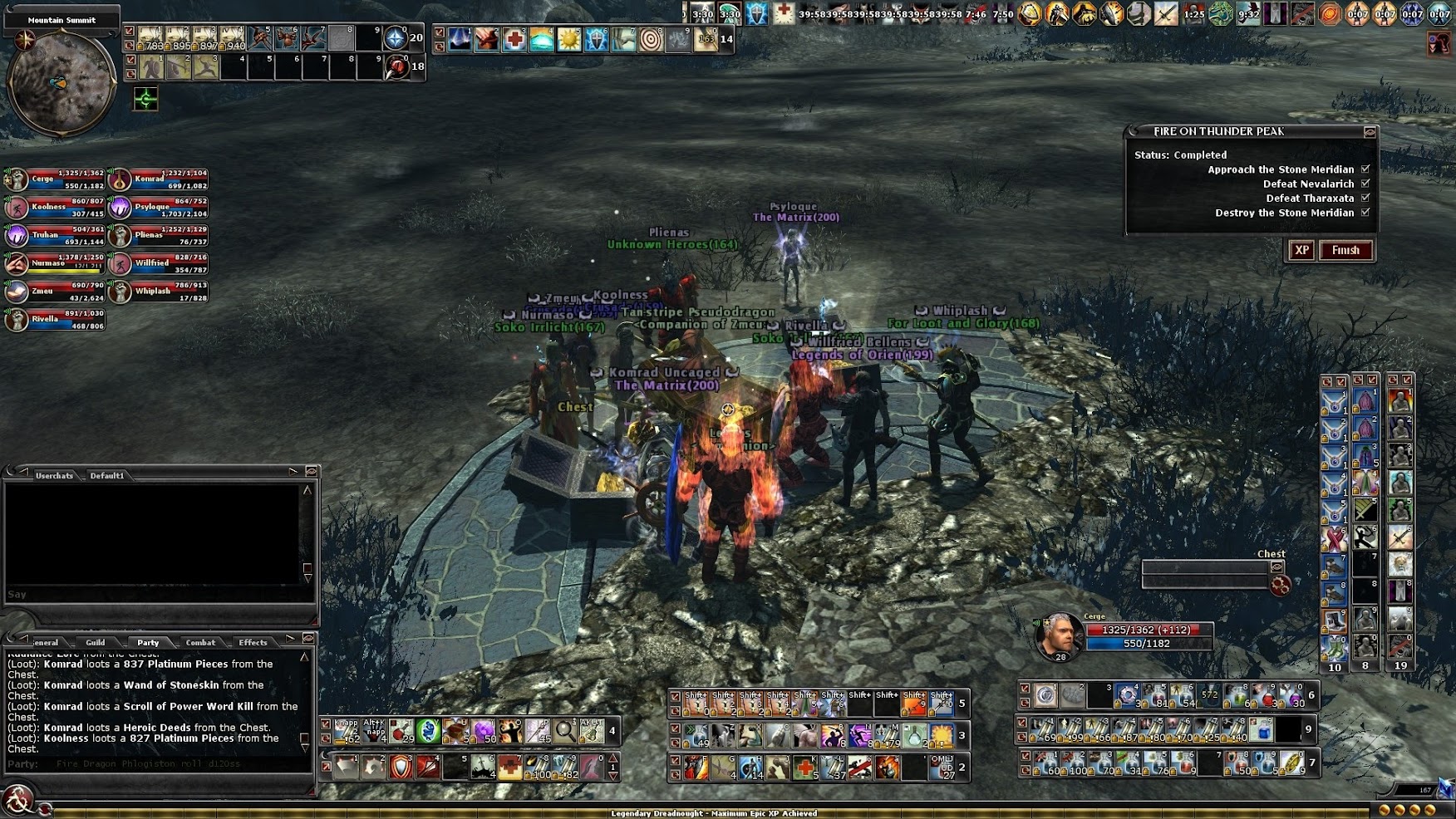1456x819 pixels.
Task: Click Cerge's own character portrait
Action: coord(1059,635)
